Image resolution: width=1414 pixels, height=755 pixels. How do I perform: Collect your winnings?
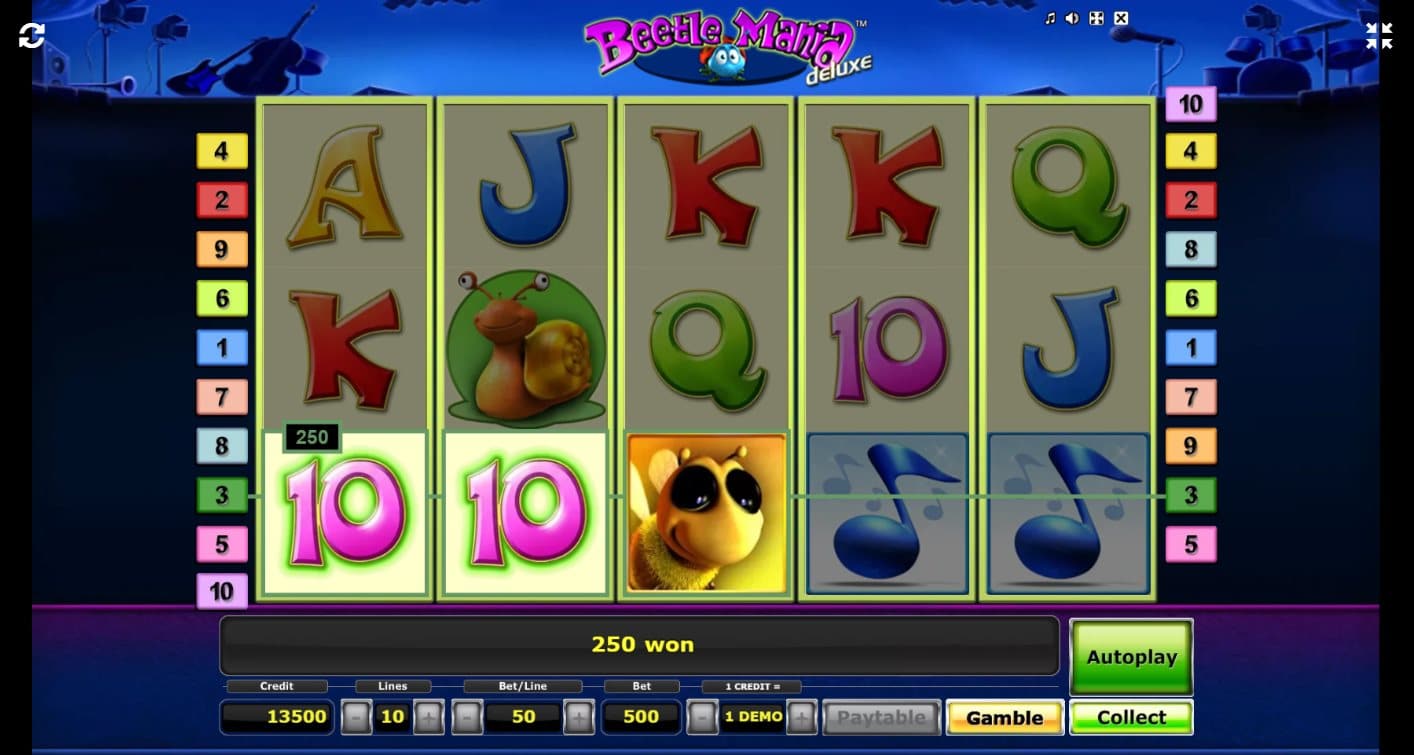(x=1131, y=717)
